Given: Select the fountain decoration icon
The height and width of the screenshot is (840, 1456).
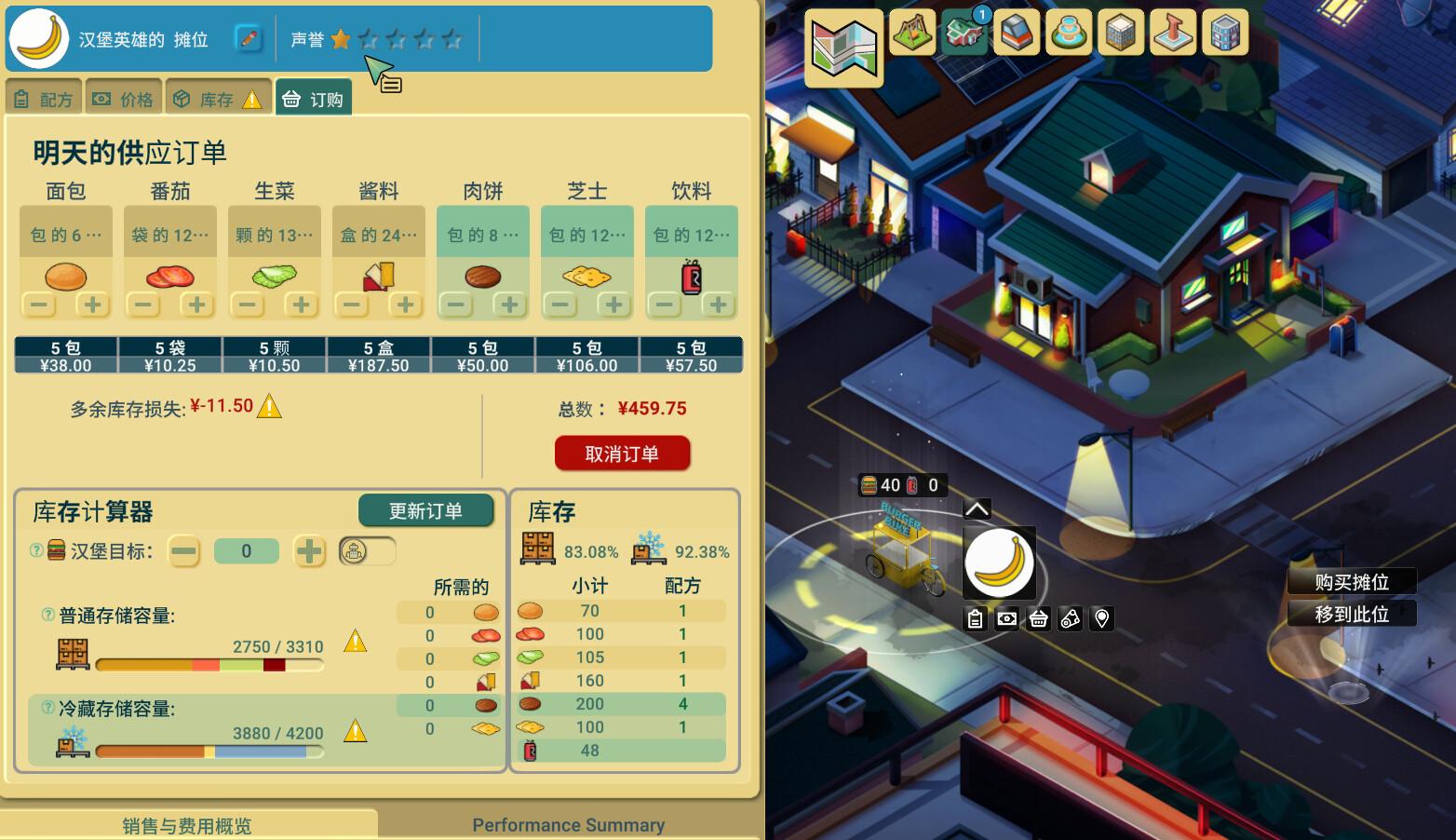Looking at the screenshot, I should click(x=1069, y=33).
